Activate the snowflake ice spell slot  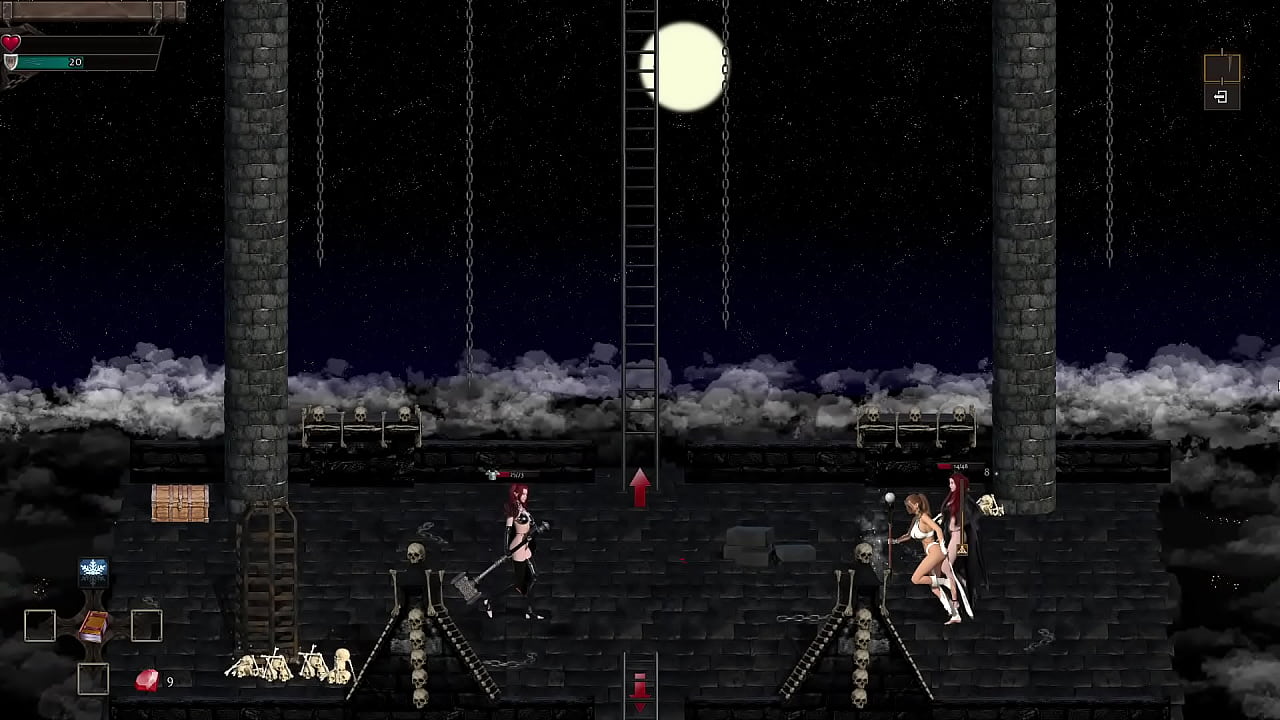coord(93,570)
